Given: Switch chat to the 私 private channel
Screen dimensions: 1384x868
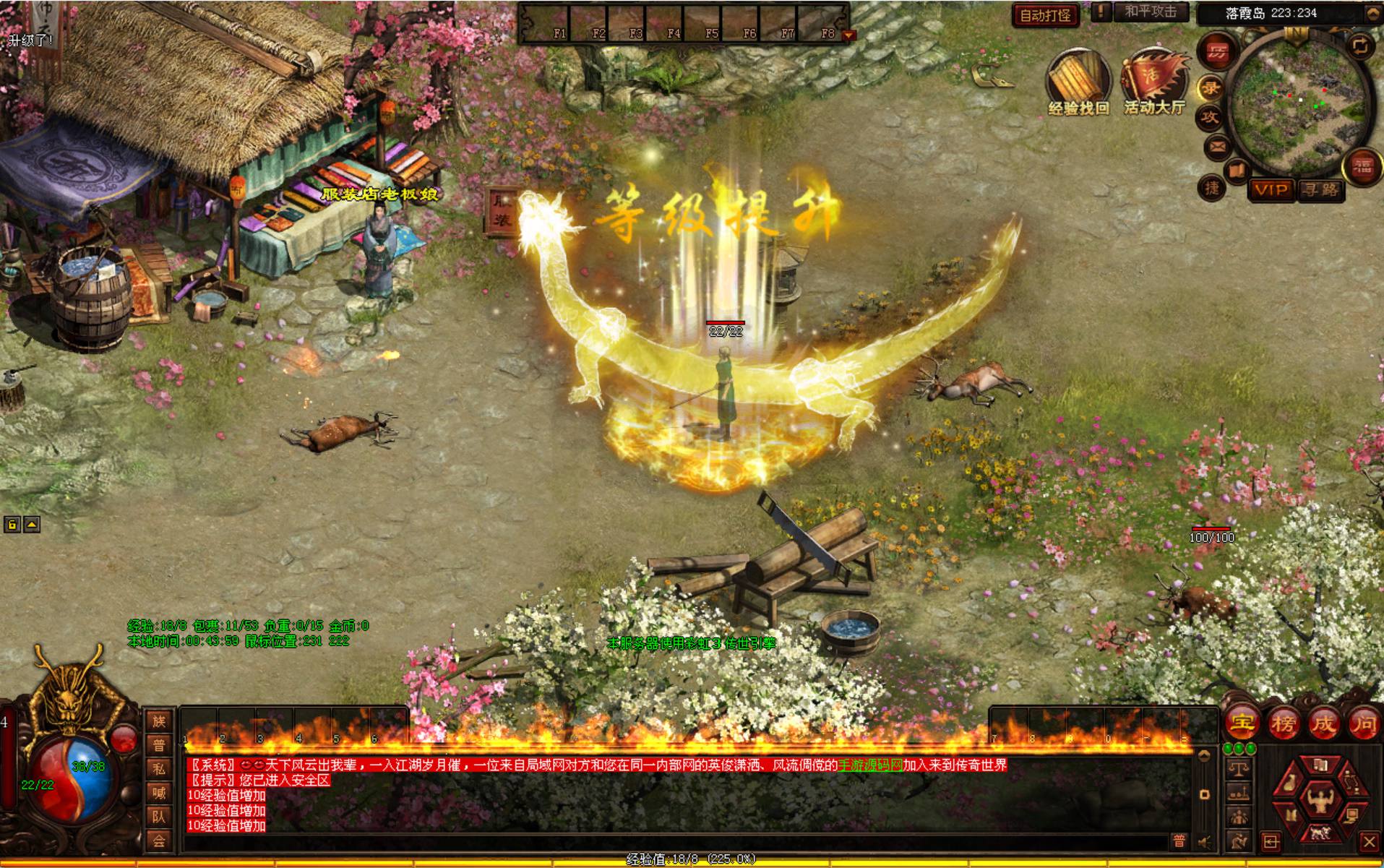Looking at the screenshot, I should click(159, 769).
